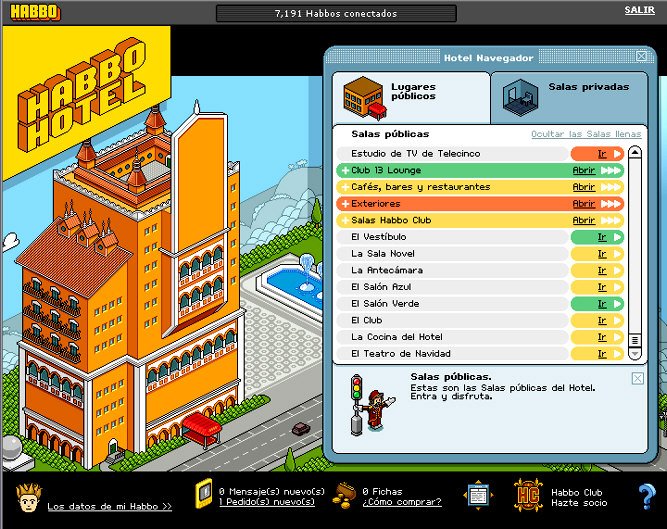
Task: Open the Habbo Club membership icon
Action: [528, 496]
